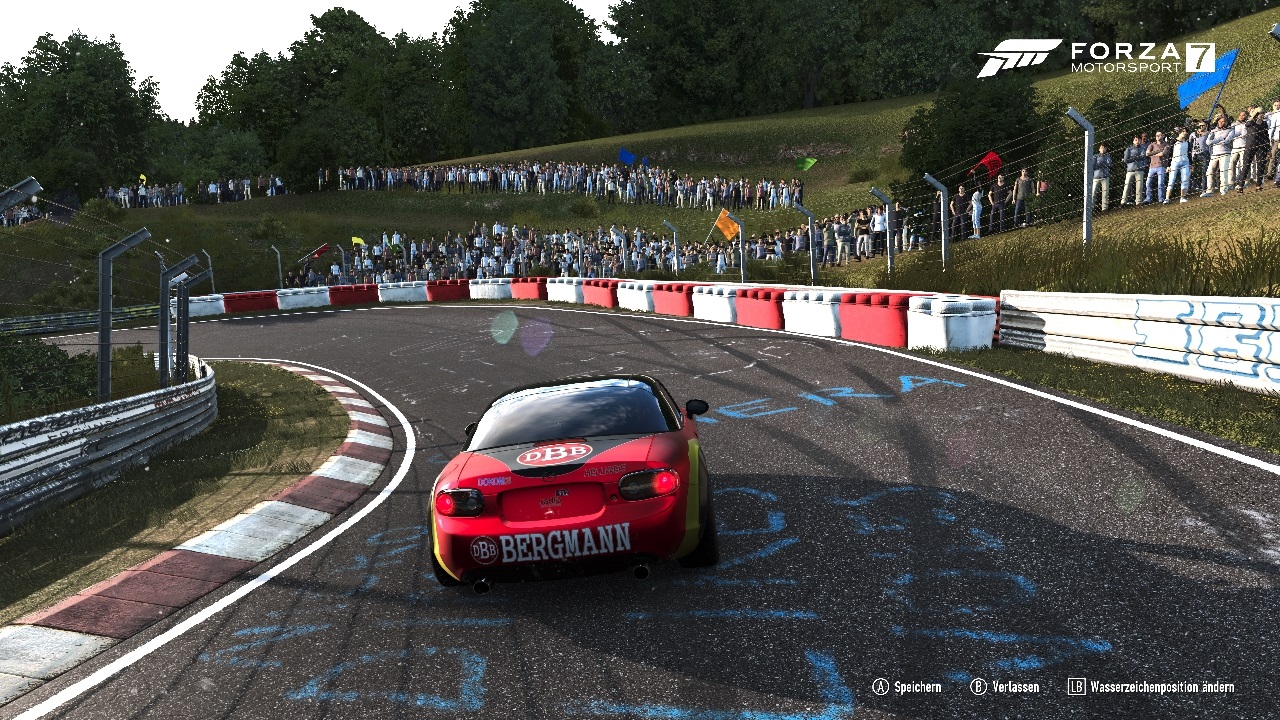Select Wasserzeichenposition ändern option
The image size is (1280, 720).
pyautogui.click(x=1151, y=687)
